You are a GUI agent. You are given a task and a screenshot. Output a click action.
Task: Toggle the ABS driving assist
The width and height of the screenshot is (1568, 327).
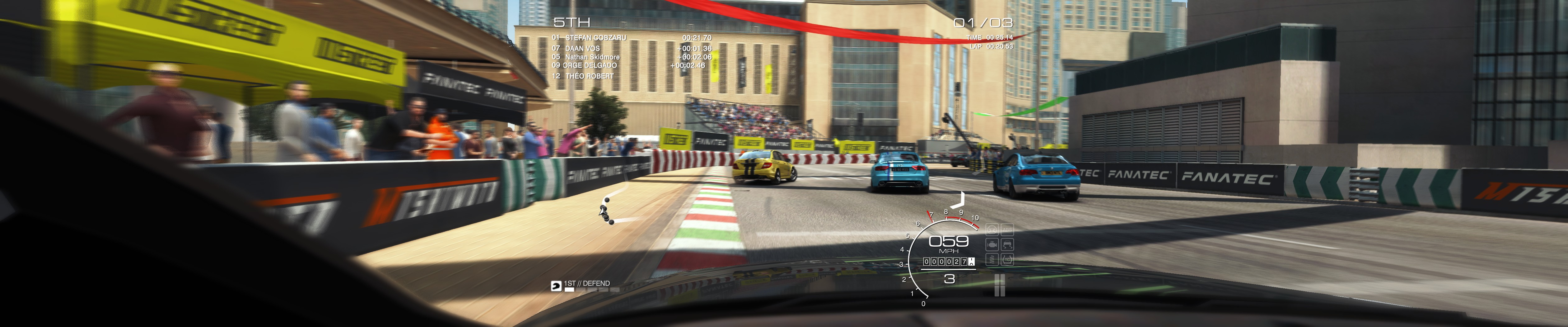(x=1007, y=230)
